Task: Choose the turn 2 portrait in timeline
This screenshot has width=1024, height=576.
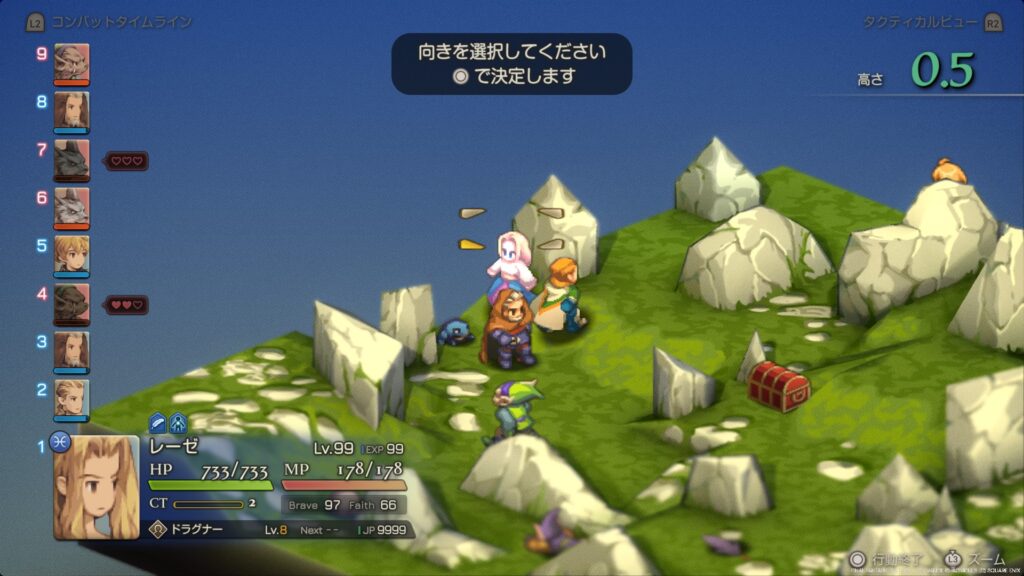Action: pyautogui.click(x=71, y=397)
